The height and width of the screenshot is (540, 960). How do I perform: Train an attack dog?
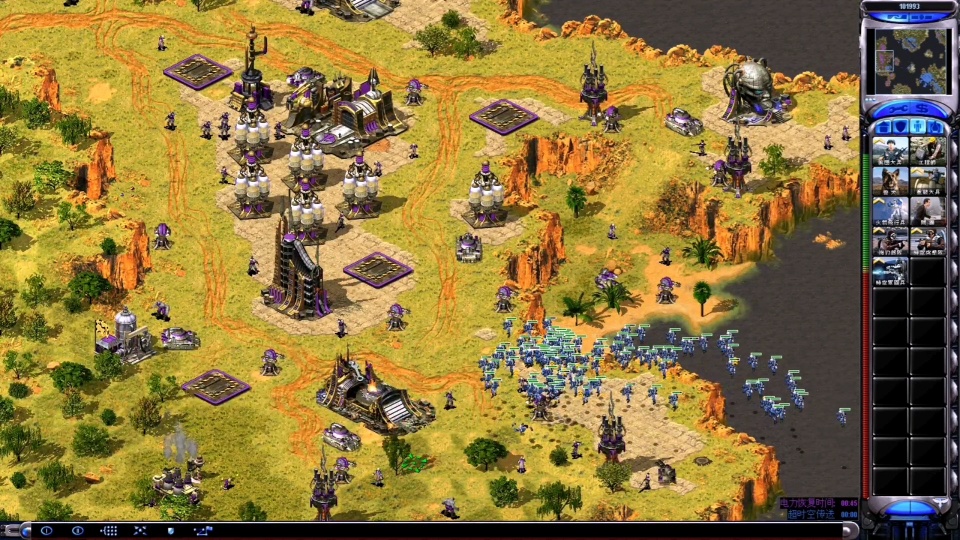click(x=890, y=181)
